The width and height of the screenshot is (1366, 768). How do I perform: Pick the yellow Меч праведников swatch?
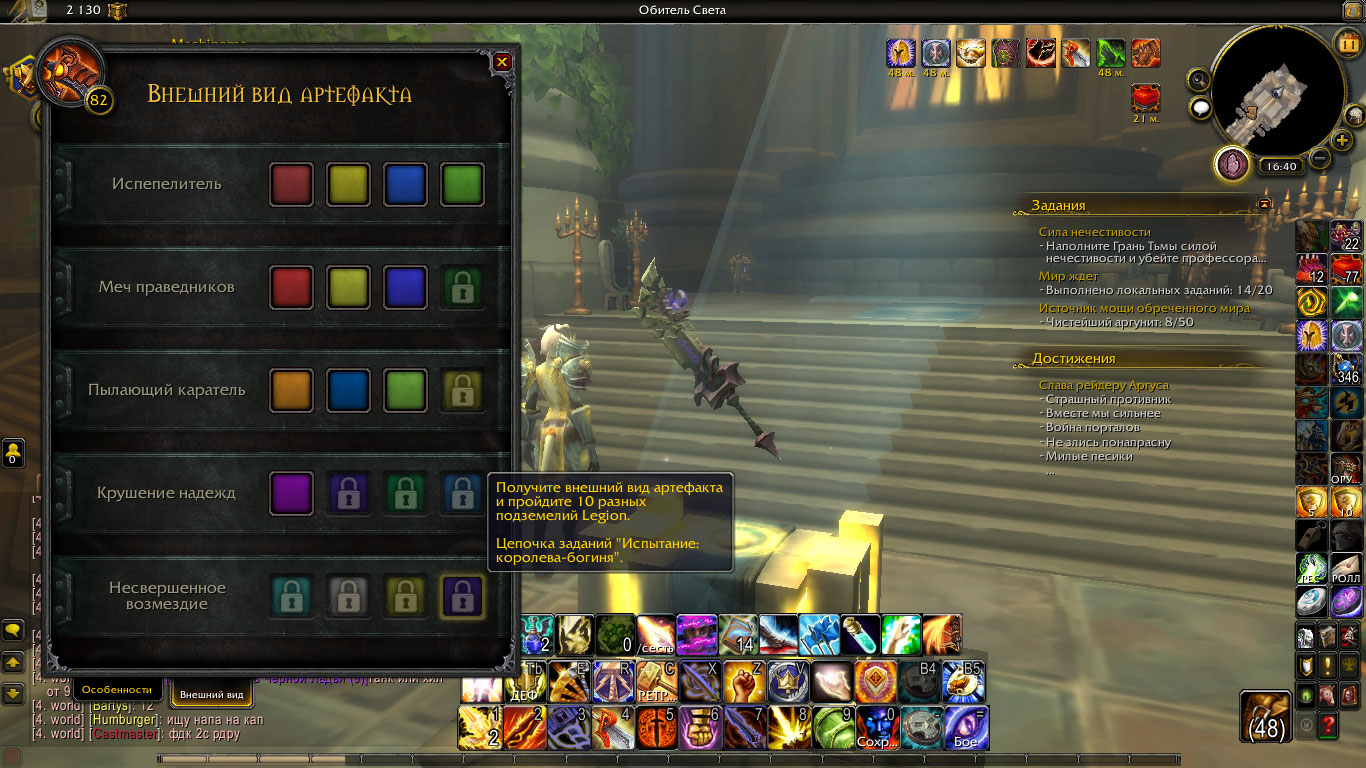(x=348, y=288)
